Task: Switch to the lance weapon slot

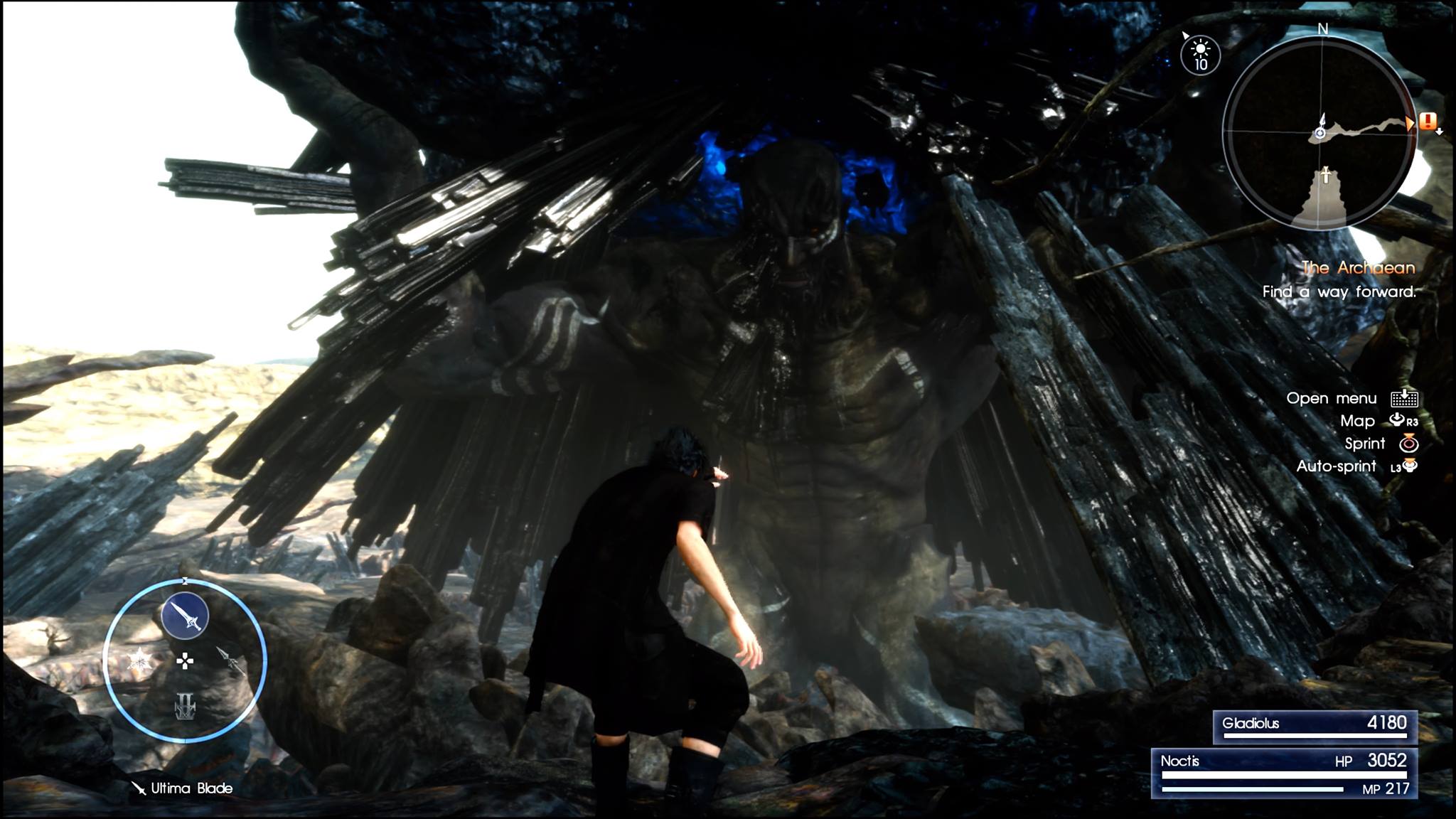Action: tap(230, 660)
